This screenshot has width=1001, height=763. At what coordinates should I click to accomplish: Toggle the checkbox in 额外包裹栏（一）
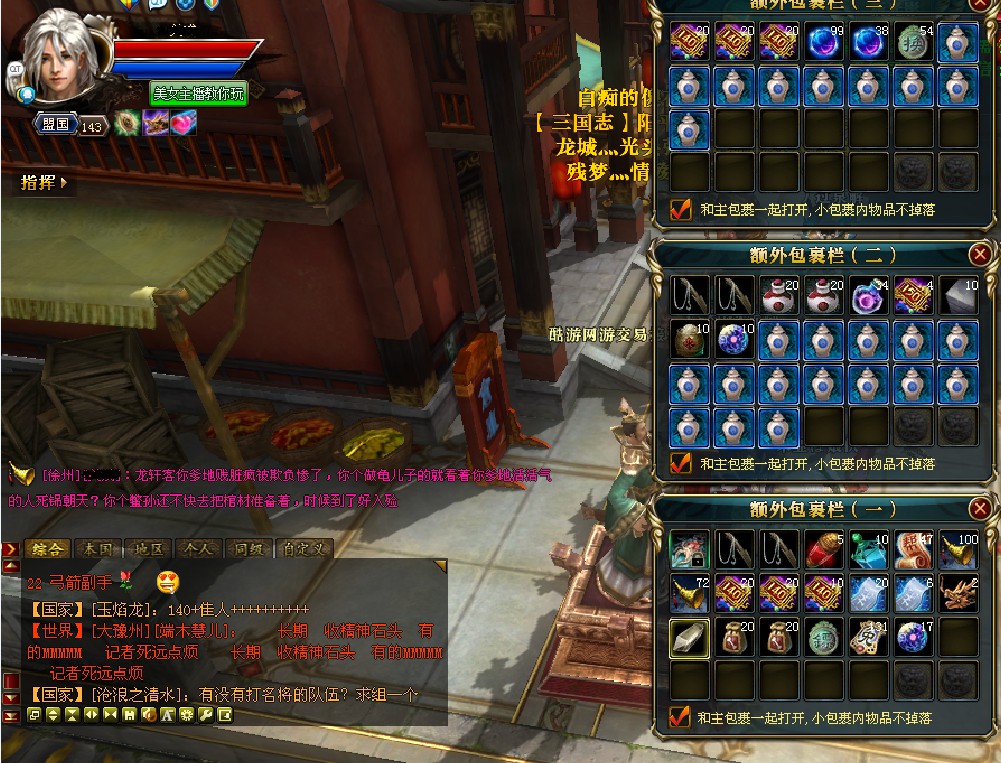(680, 717)
